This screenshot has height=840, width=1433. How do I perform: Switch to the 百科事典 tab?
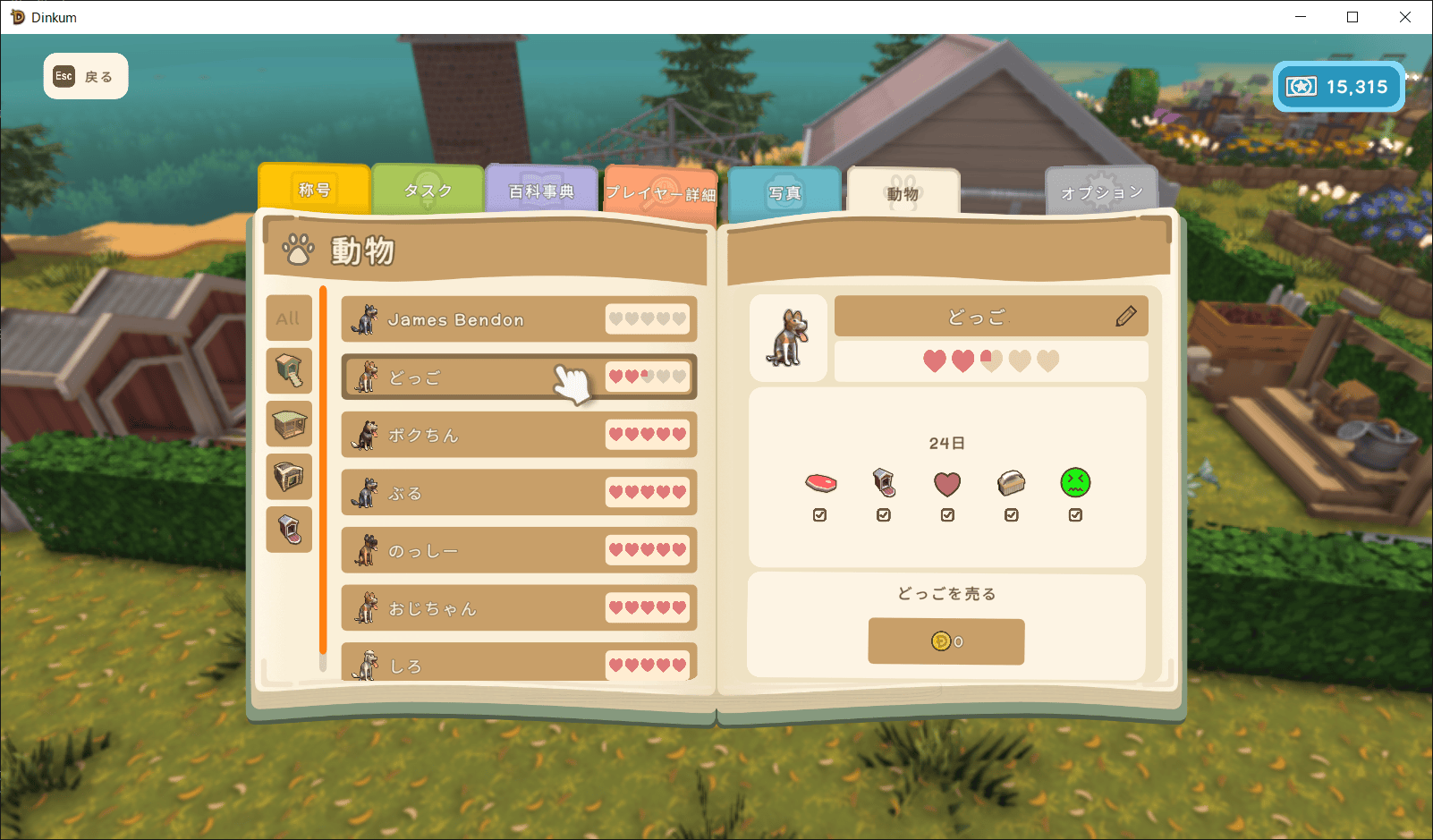pyautogui.click(x=541, y=191)
